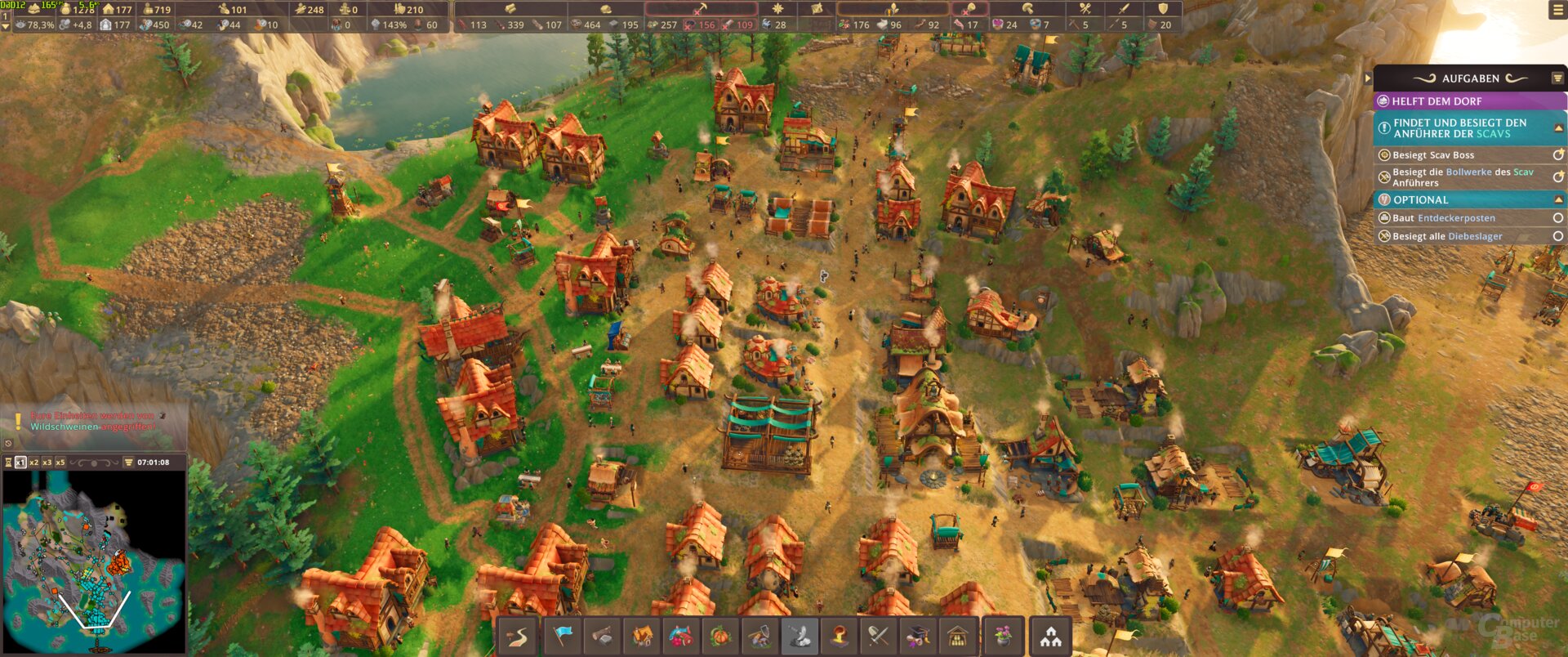Open the flower pot decoration category
Viewport: 1568px width, 657px height.
click(x=1003, y=636)
